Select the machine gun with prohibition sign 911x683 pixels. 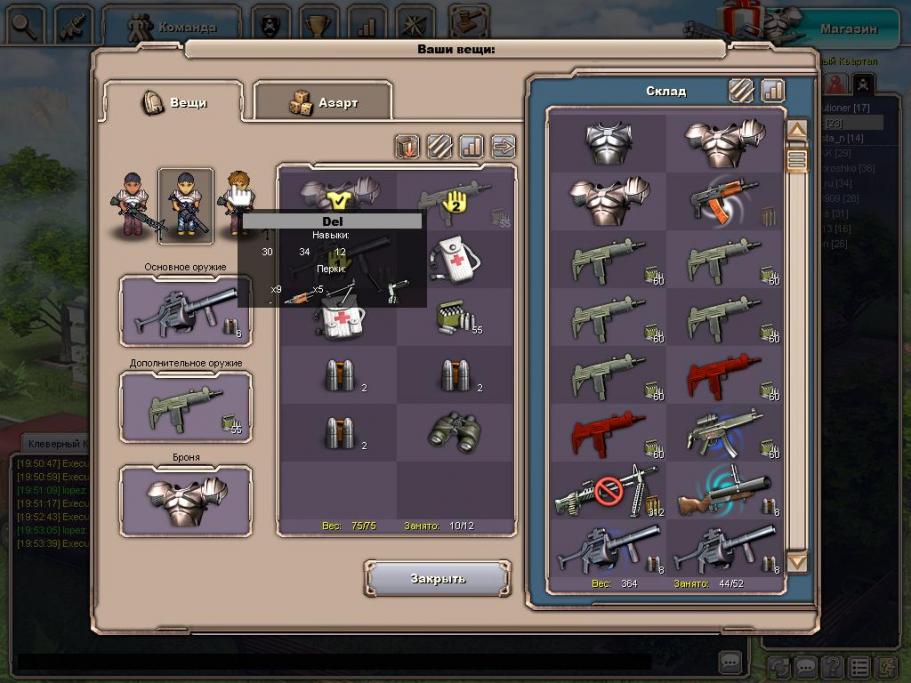coord(608,491)
